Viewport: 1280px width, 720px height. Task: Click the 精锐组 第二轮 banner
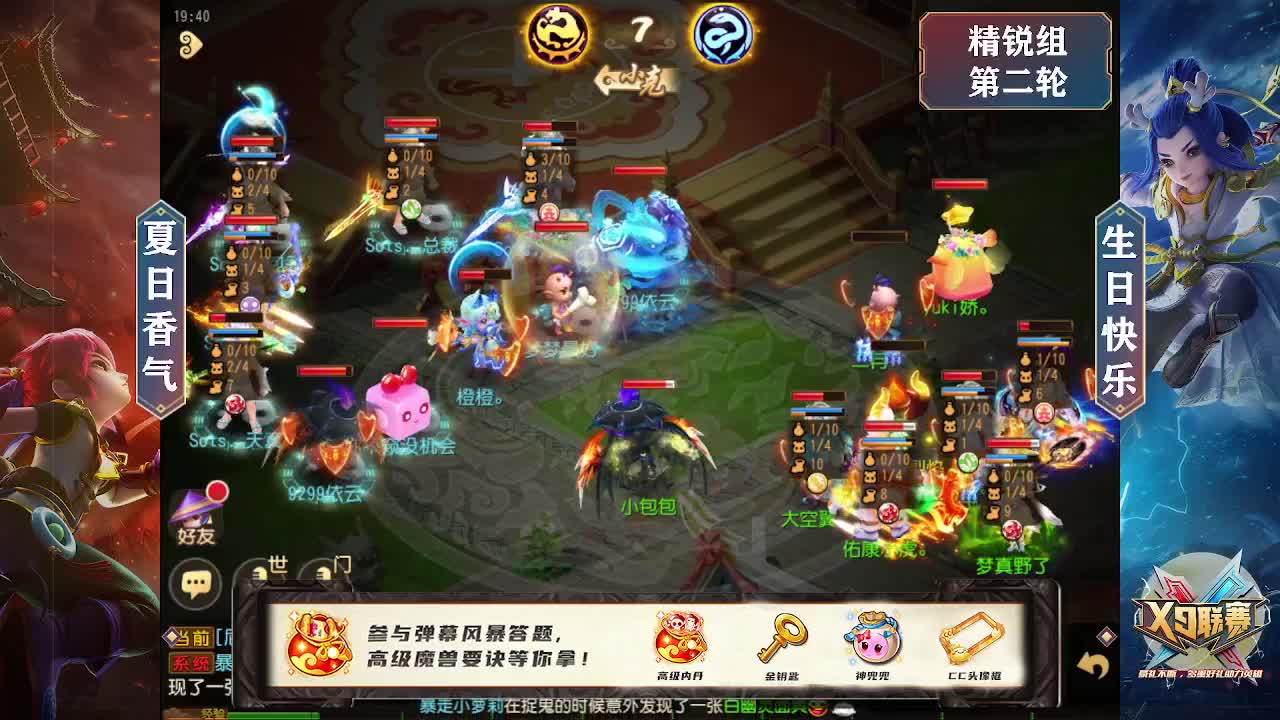1015,62
